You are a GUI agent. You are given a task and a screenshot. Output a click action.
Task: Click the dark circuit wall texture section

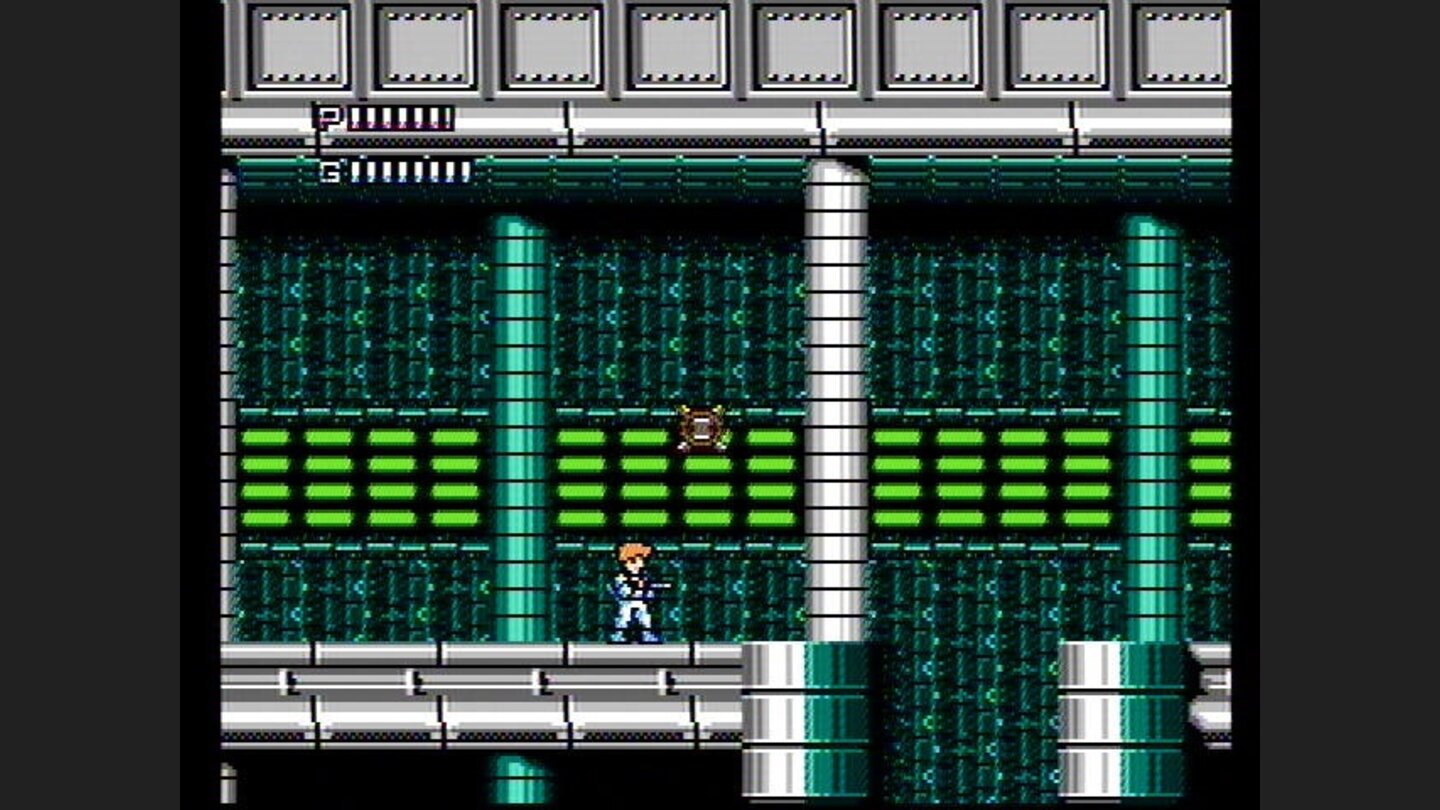pos(350,320)
